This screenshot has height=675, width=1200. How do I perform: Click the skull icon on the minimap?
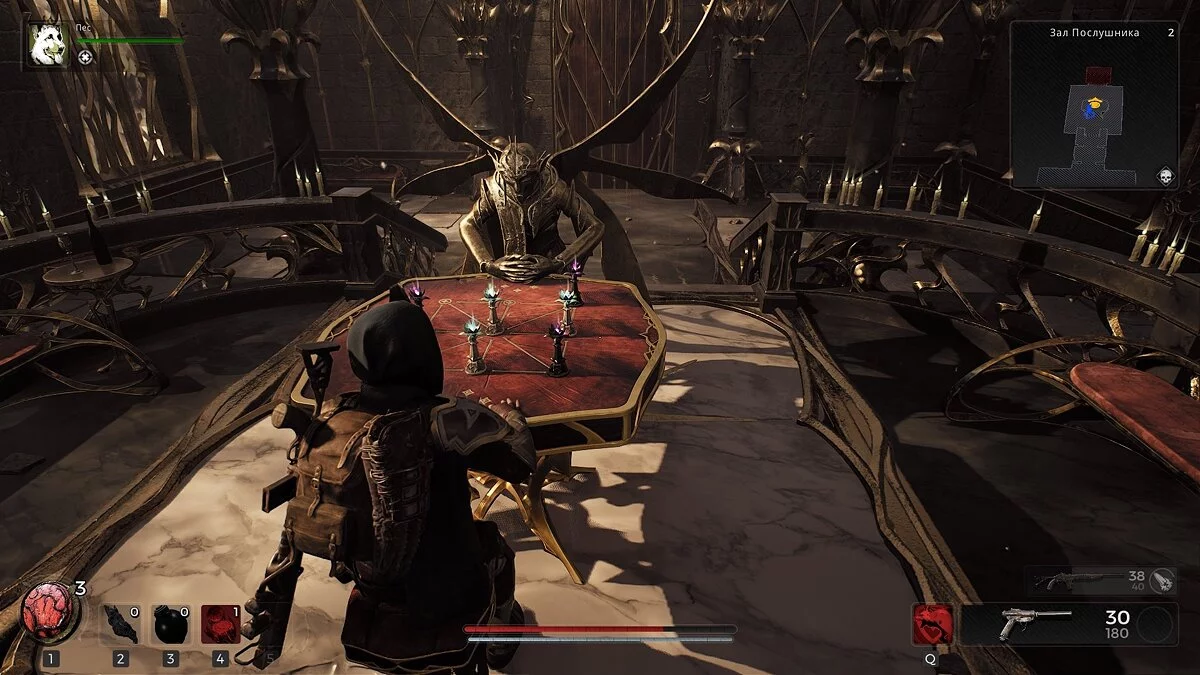click(1164, 176)
